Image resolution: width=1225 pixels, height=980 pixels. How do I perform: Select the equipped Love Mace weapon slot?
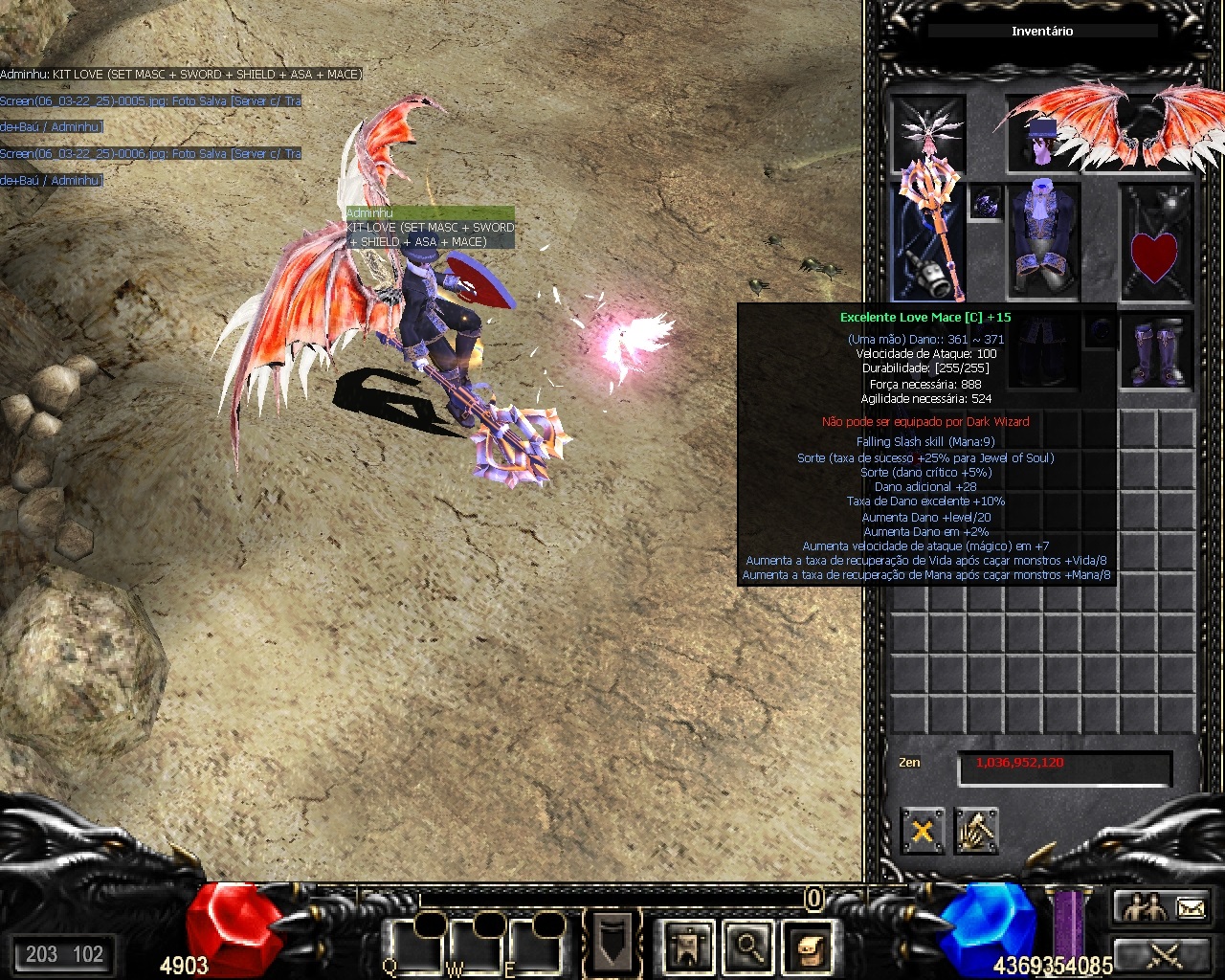pyautogui.click(x=928, y=239)
